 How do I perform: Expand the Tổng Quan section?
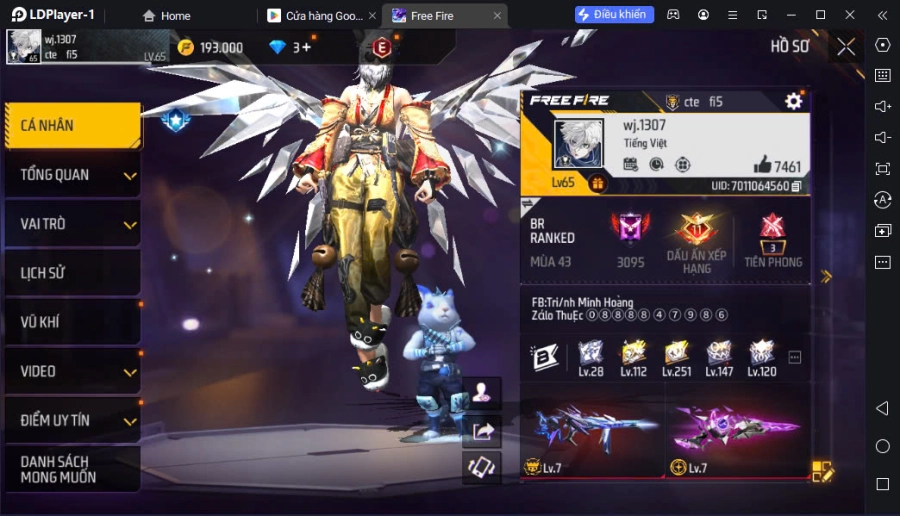coord(71,175)
